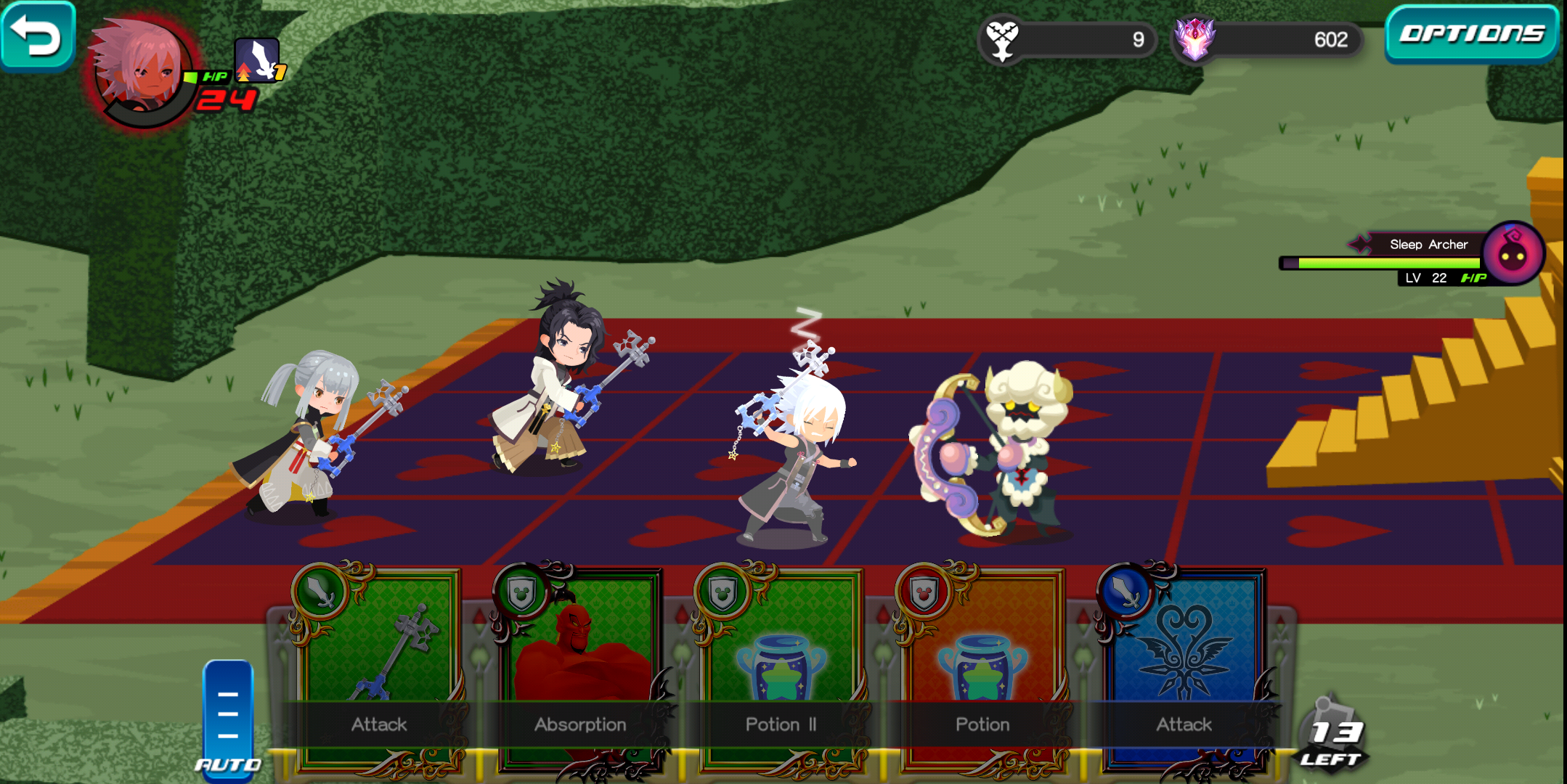Click the teal back arrow button
The height and width of the screenshot is (784, 1567).
click(36, 36)
